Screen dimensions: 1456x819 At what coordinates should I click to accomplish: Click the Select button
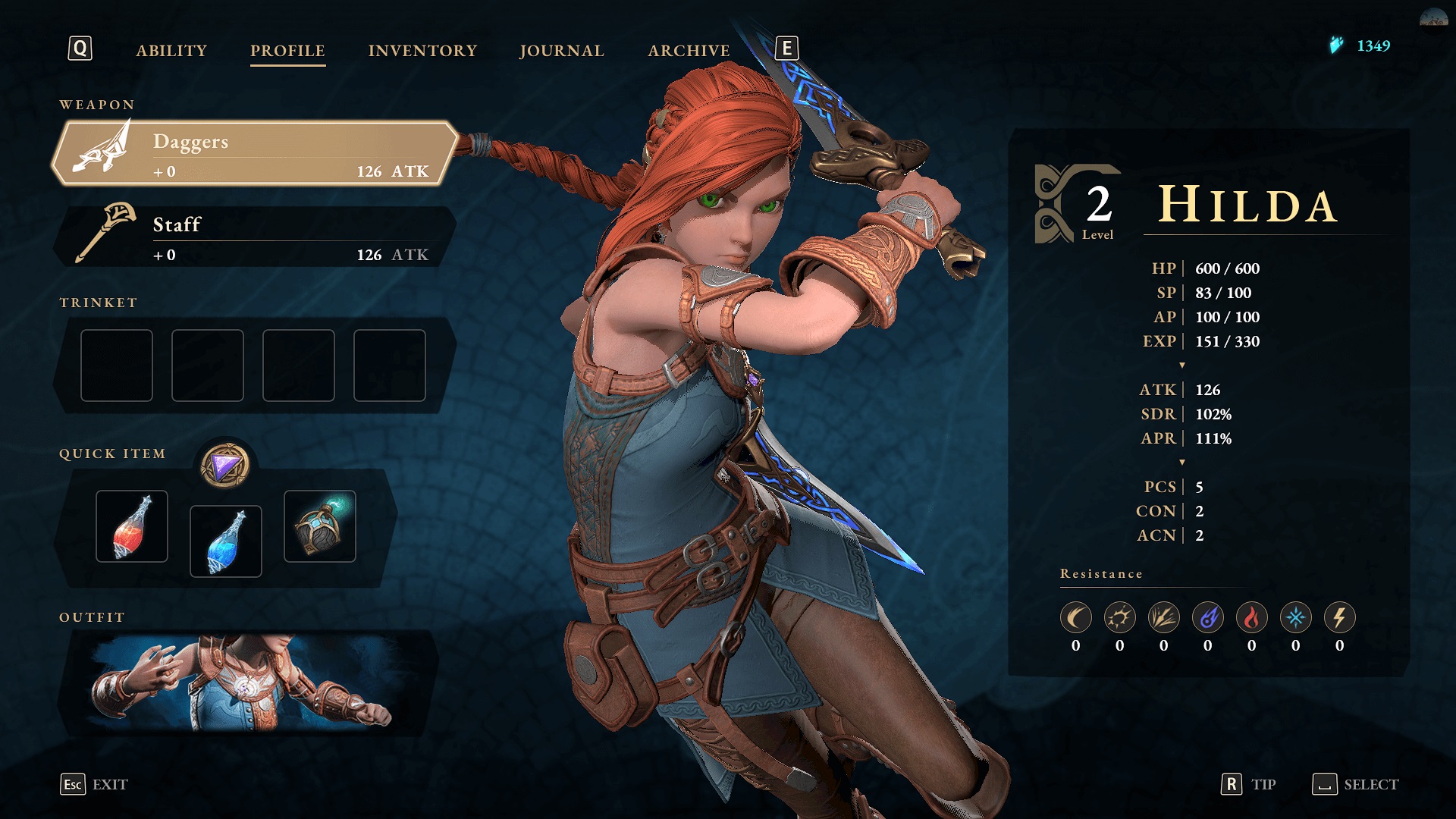1356,784
